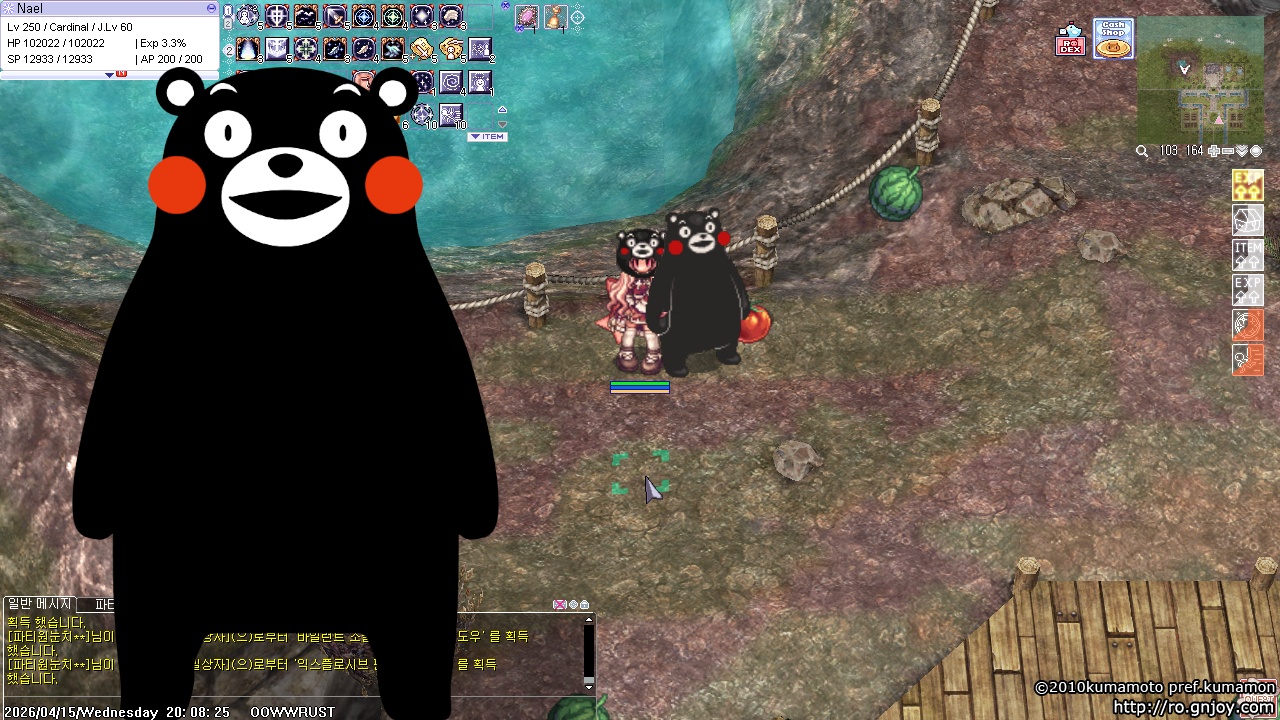
Task: Open the Cash Shop
Action: pyautogui.click(x=1113, y=39)
